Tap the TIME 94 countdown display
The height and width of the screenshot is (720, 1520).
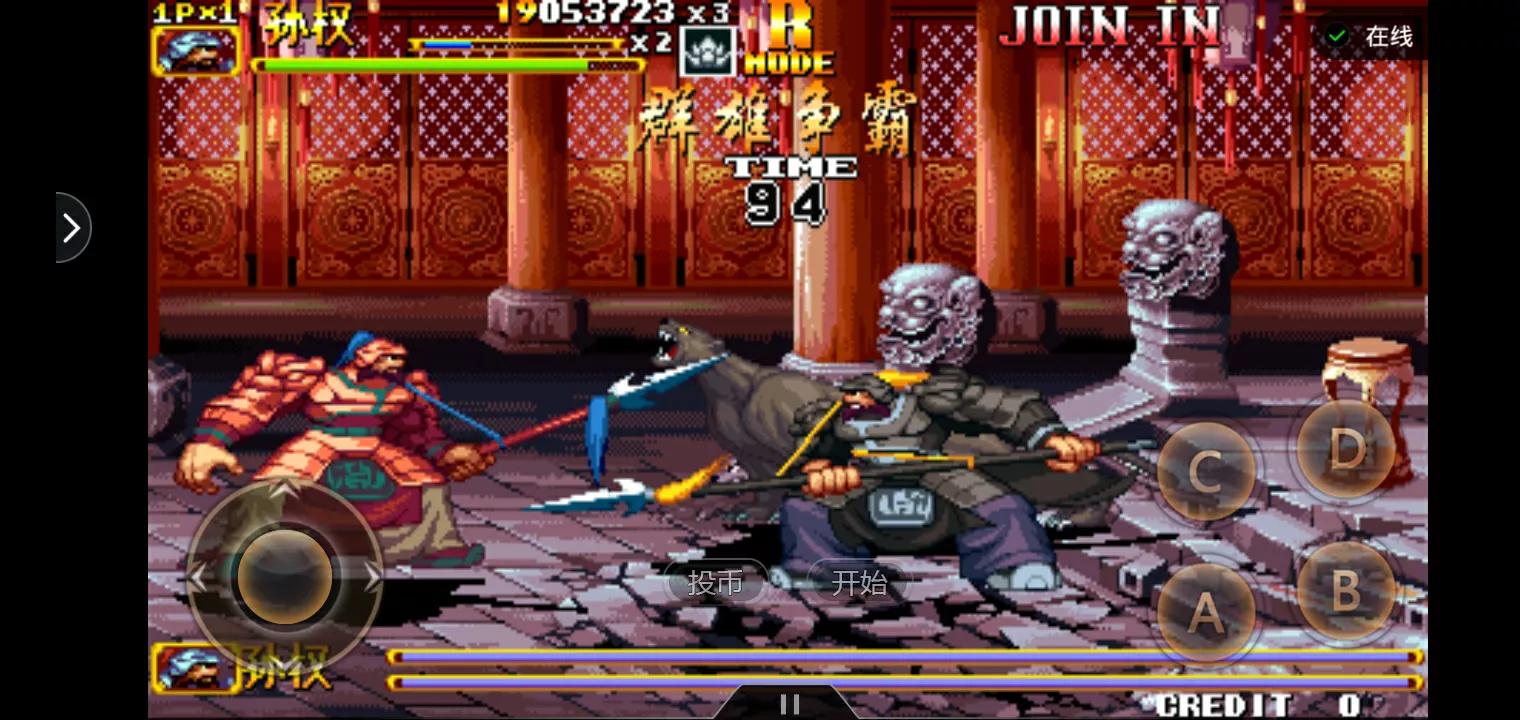tap(790, 185)
